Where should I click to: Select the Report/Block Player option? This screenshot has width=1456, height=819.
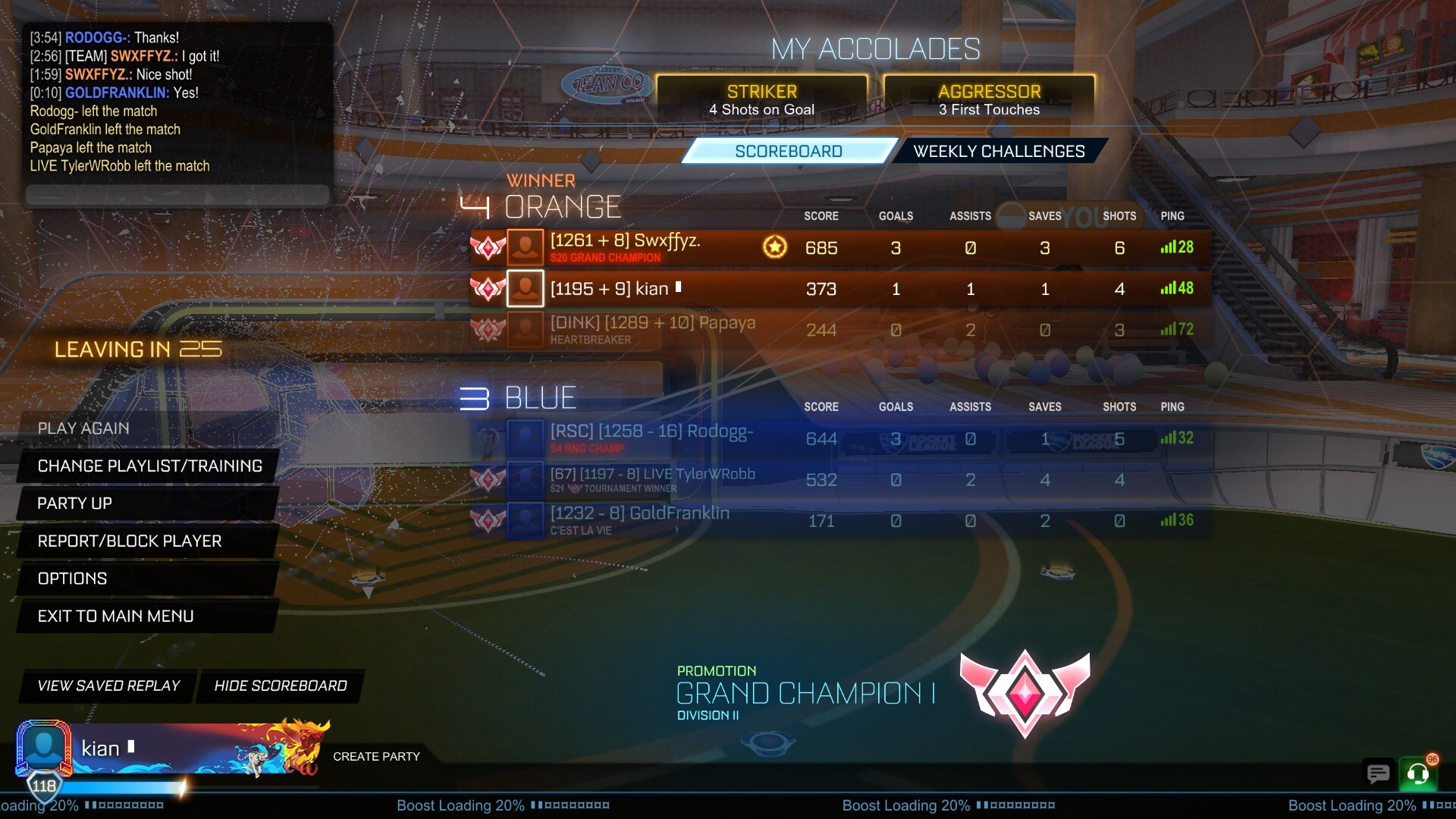(x=130, y=541)
